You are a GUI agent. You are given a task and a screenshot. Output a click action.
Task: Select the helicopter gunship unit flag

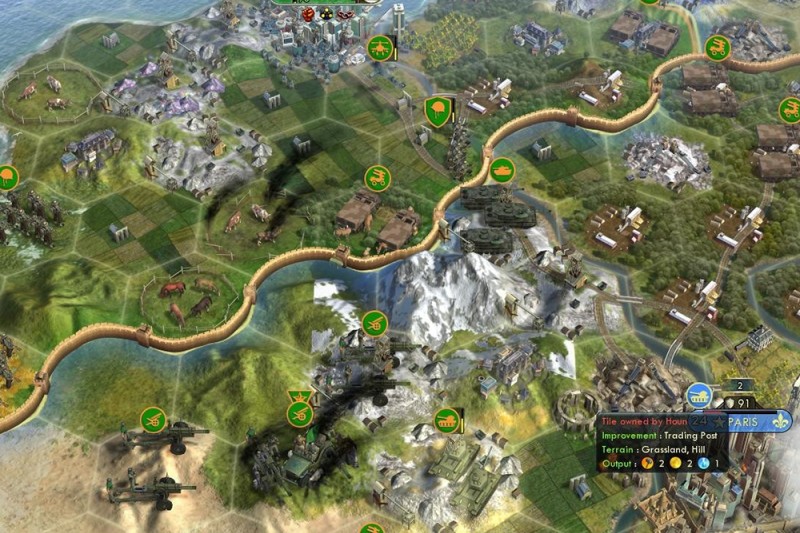click(x=380, y=47)
